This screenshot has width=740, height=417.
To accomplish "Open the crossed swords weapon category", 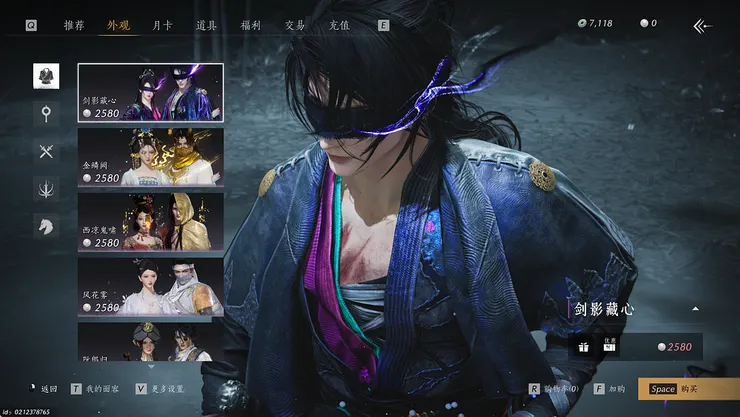I will (x=46, y=151).
